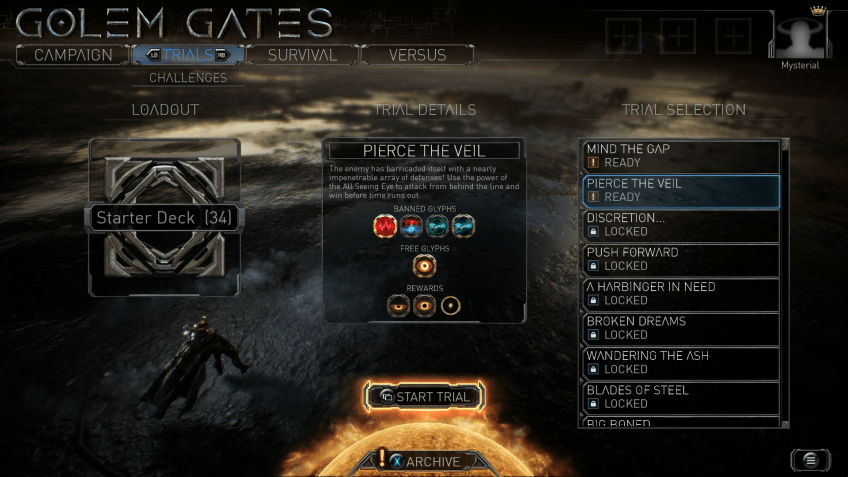Click the red banned glyph icon

click(384, 227)
